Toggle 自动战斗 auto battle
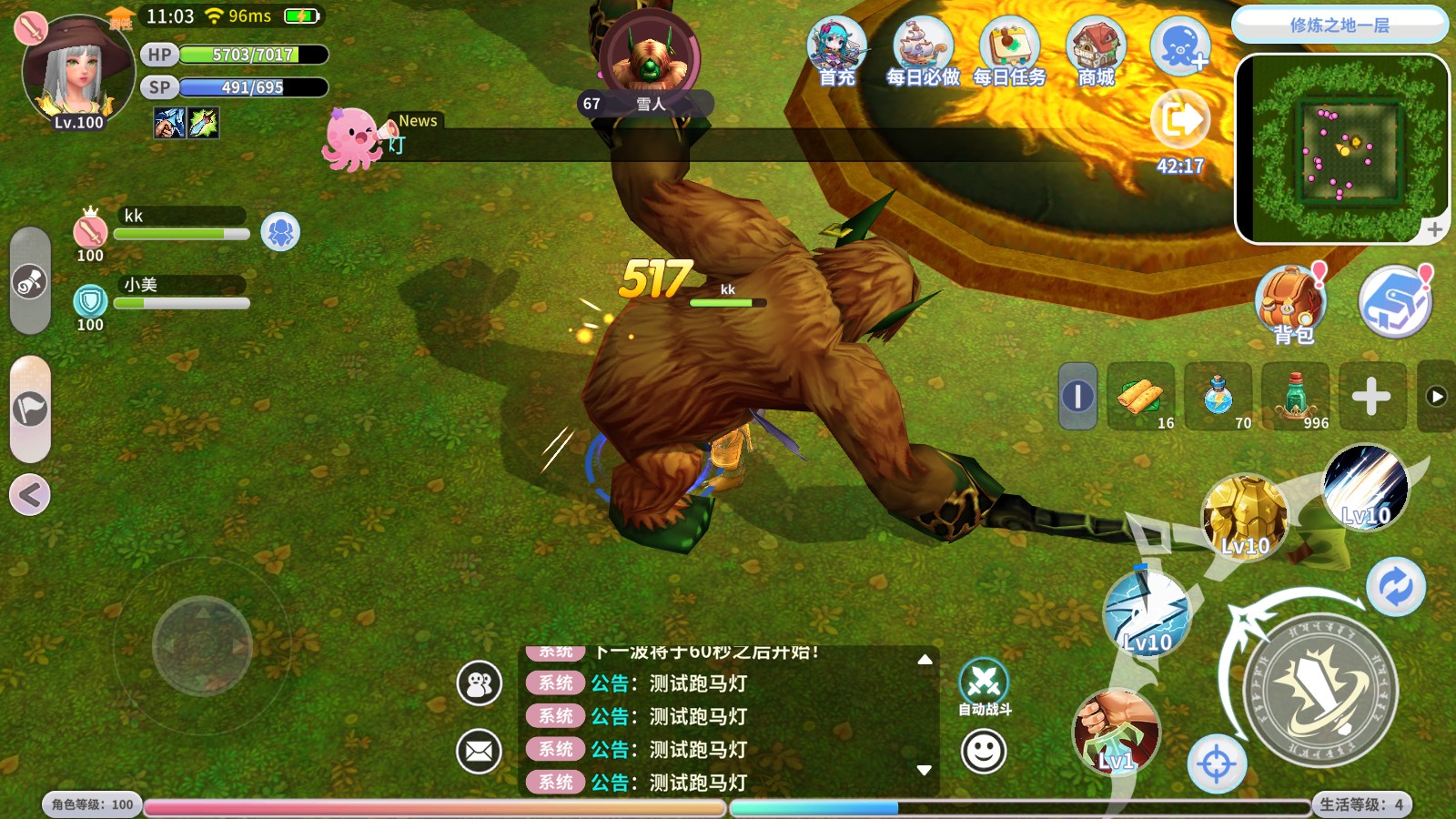 (984, 685)
